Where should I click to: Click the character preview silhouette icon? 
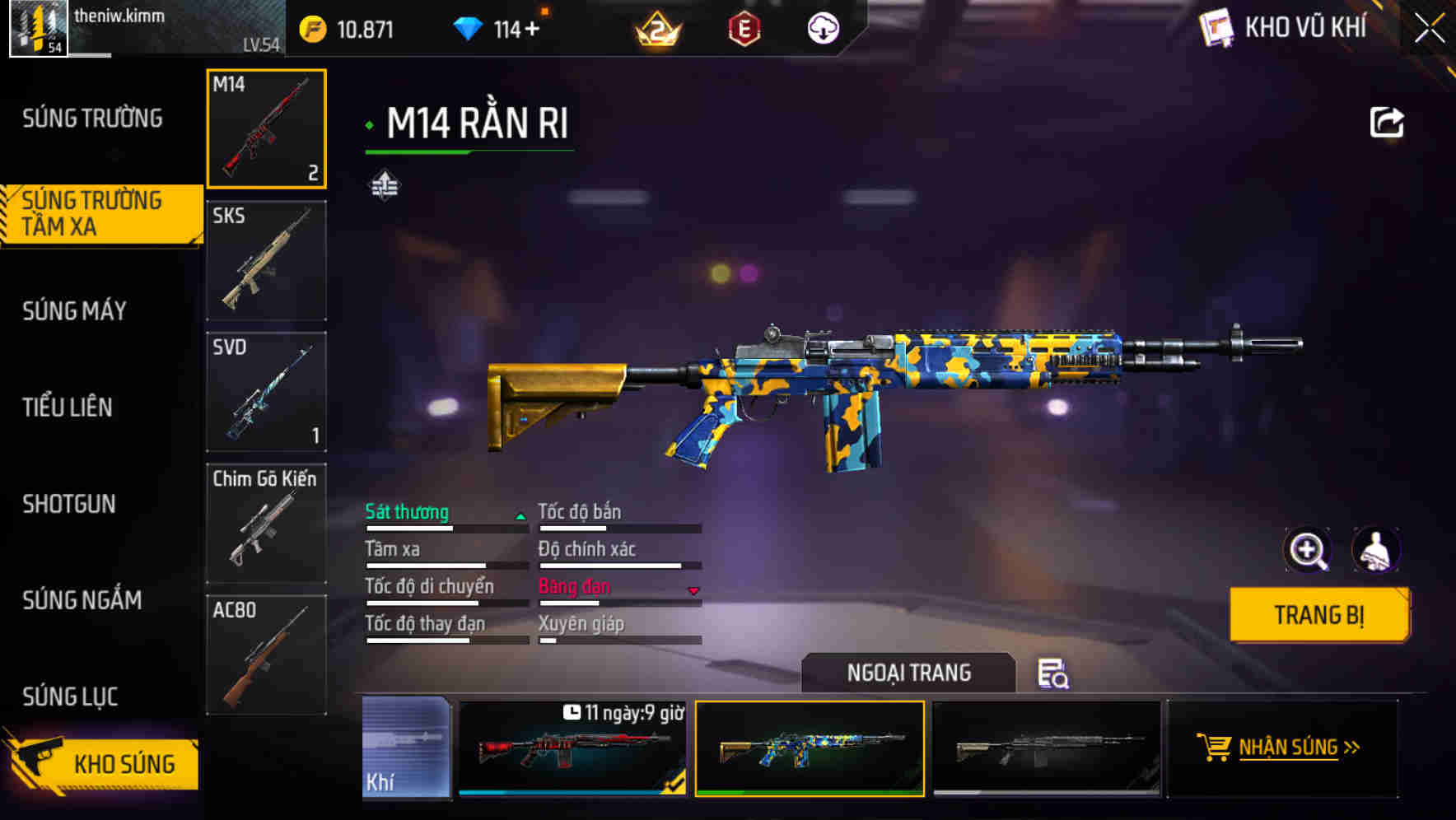click(x=1377, y=550)
